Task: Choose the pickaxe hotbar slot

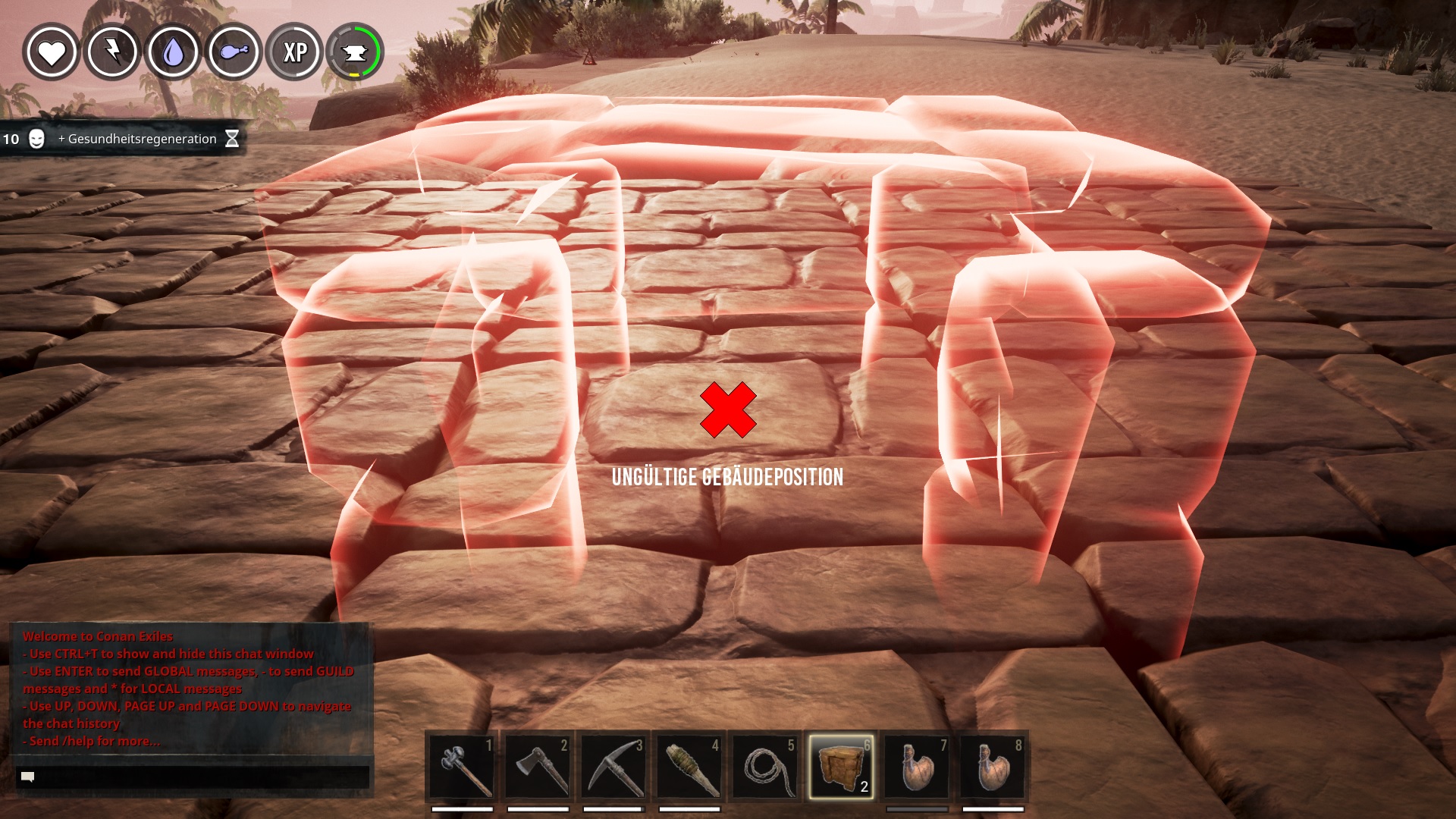Action: (613, 767)
